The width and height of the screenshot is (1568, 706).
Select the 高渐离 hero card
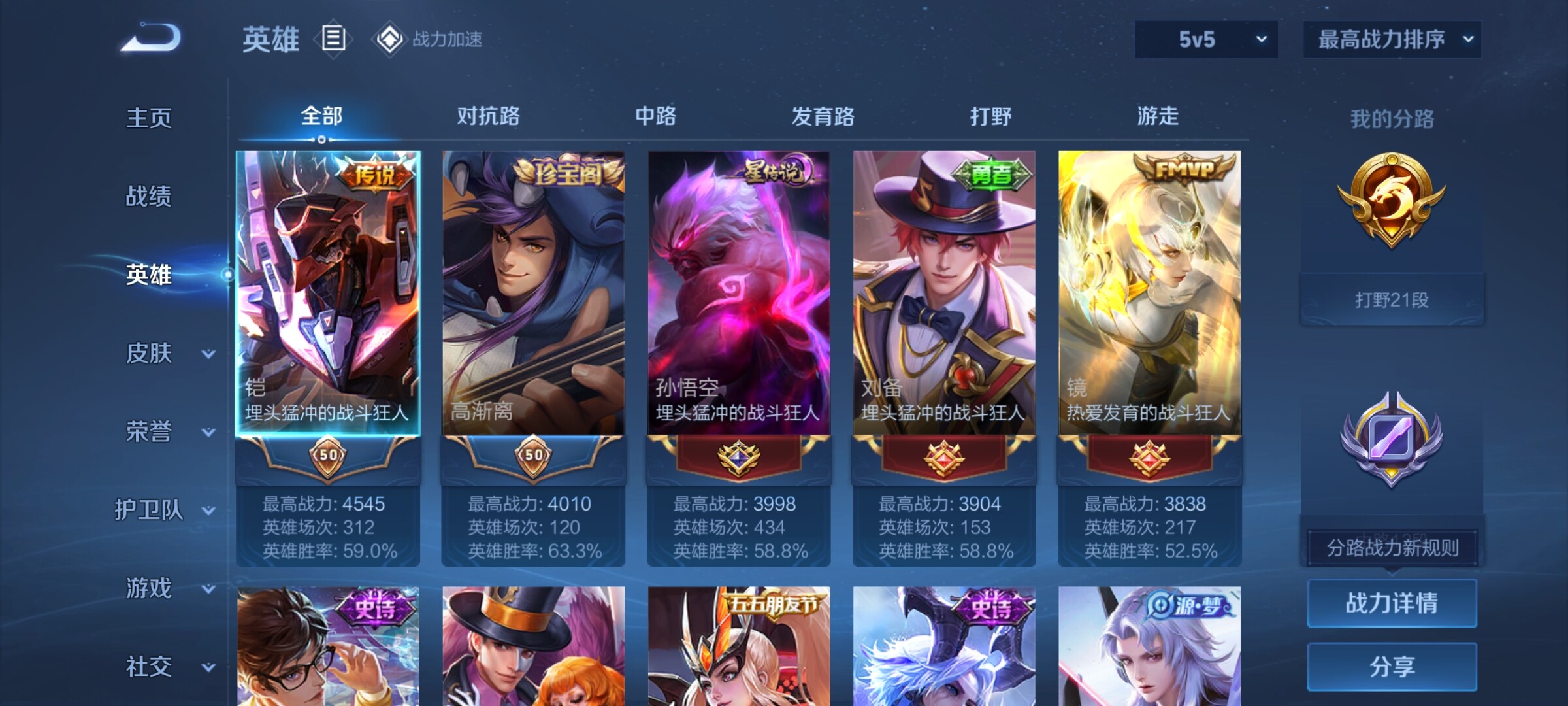[x=533, y=294]
